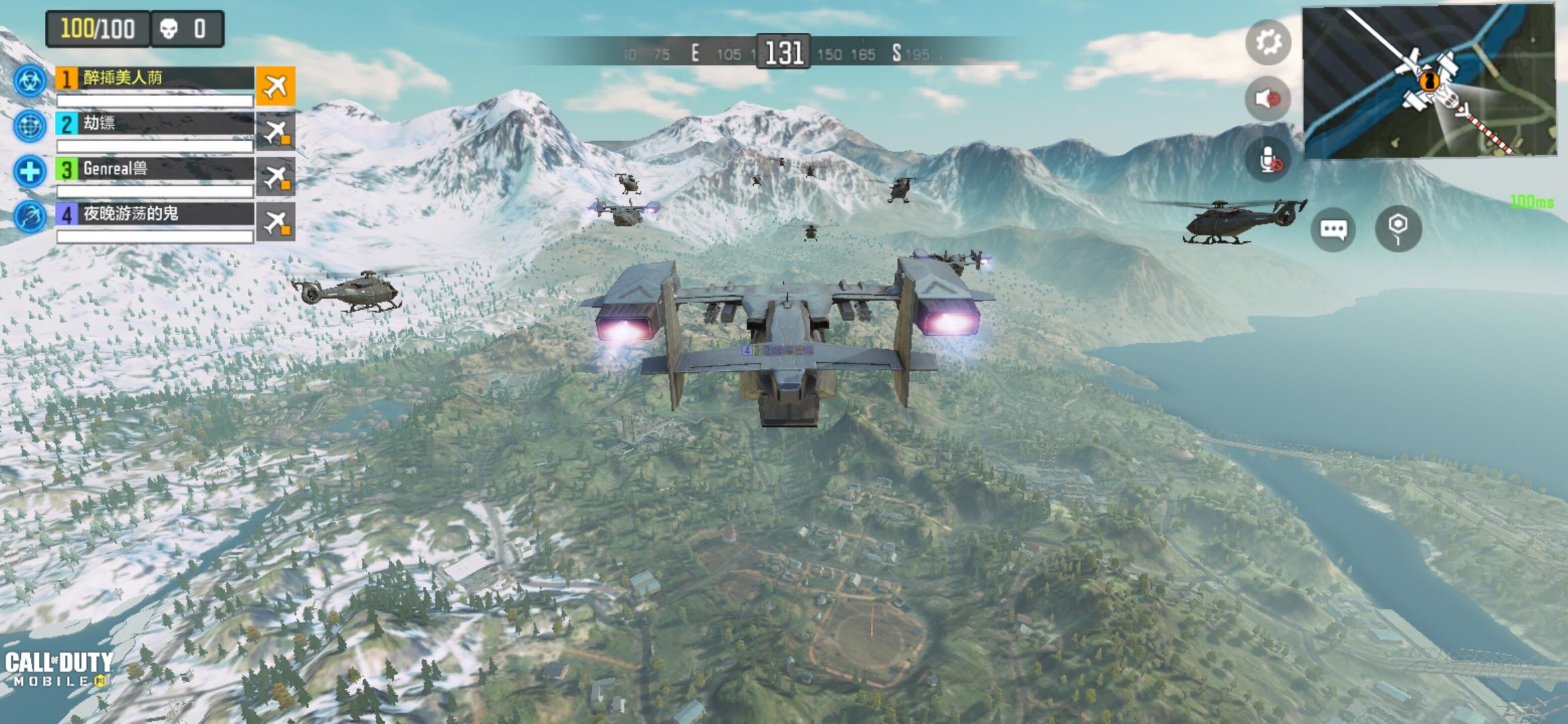Open the quick chat bubble
The width and height of the screenshot is (1568, 724).
click(1333, 230)
